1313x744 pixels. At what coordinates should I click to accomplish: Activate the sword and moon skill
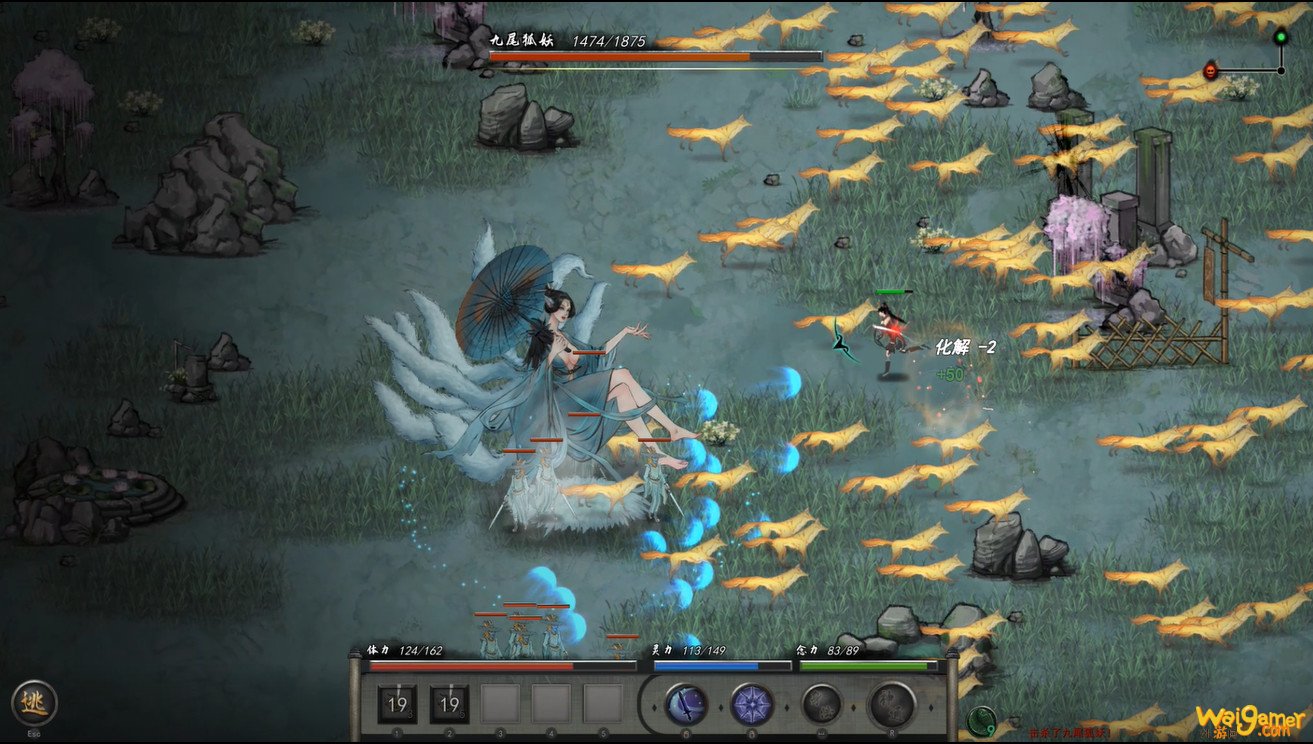coord(686,704)
